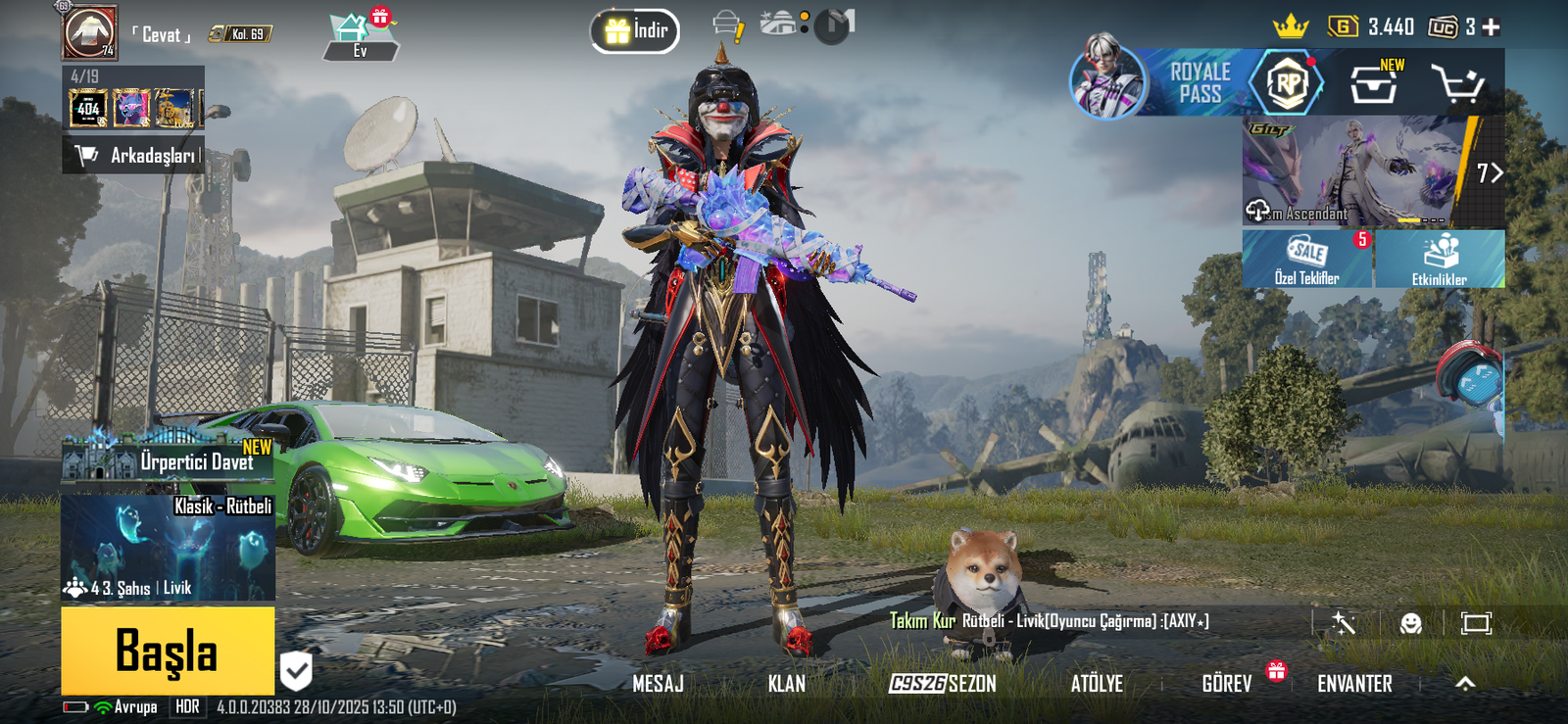
Task: Open Özel Teklifler special offers
Action: (1307, 260)
